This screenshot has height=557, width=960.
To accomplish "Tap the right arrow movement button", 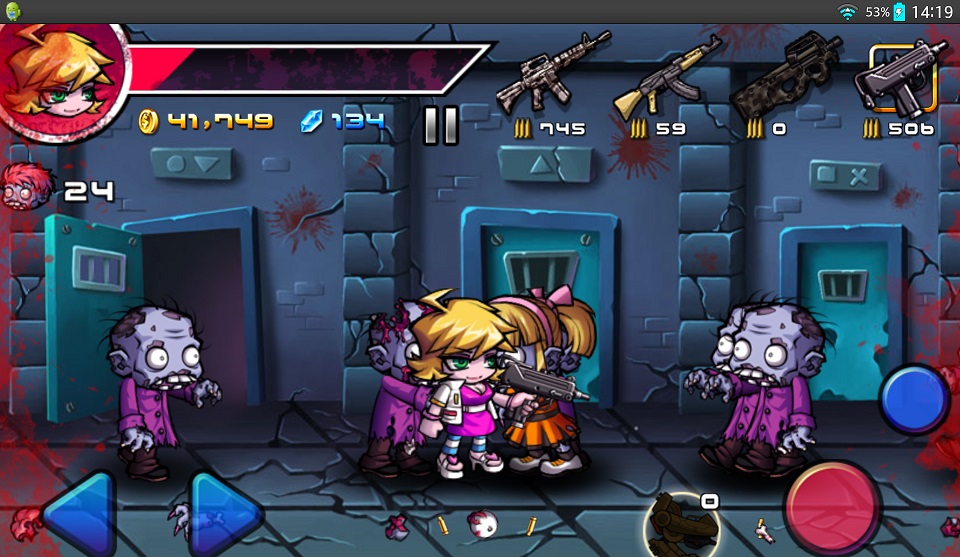I will [225, 515].
